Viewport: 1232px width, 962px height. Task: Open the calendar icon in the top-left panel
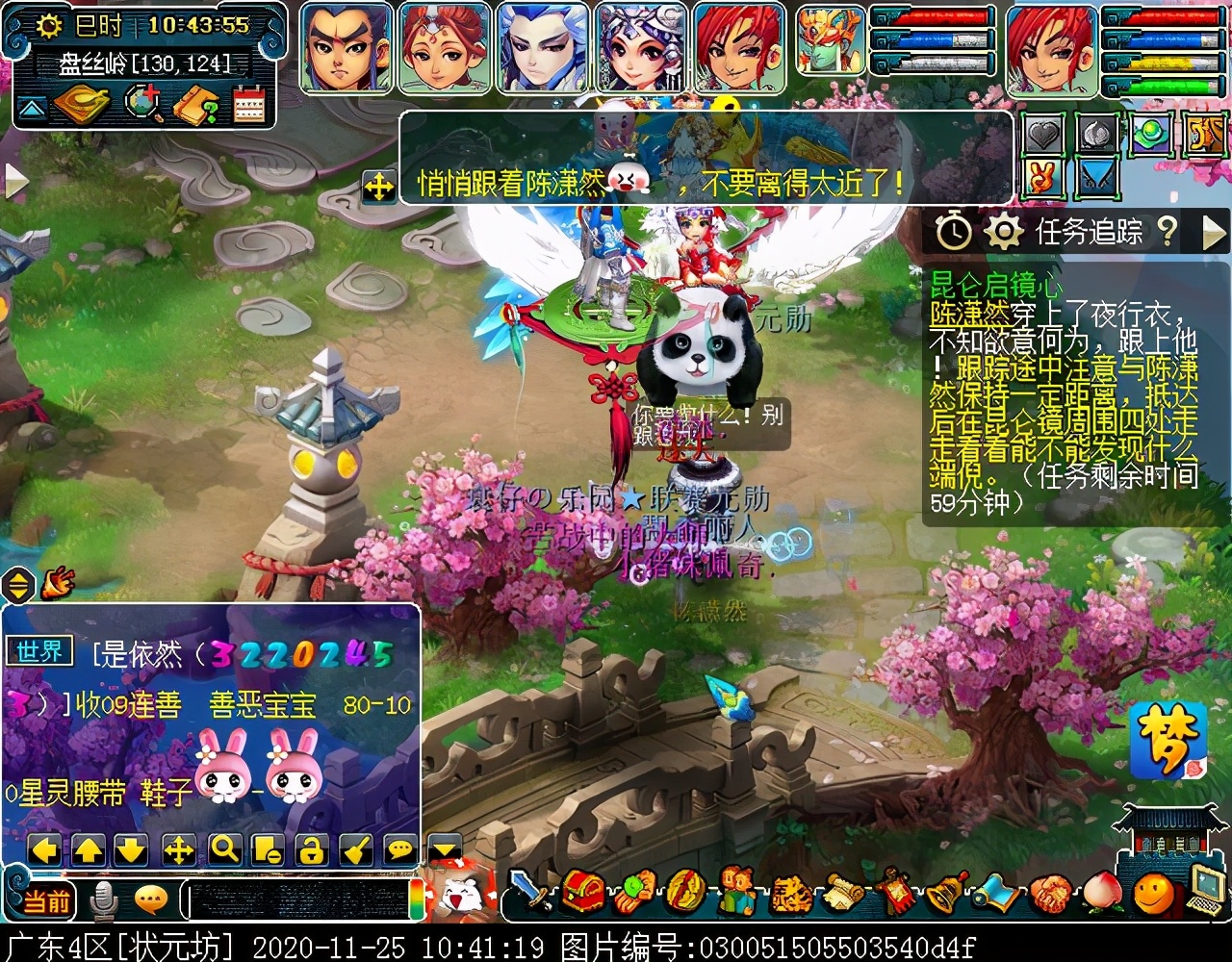(x=248, y=106)
